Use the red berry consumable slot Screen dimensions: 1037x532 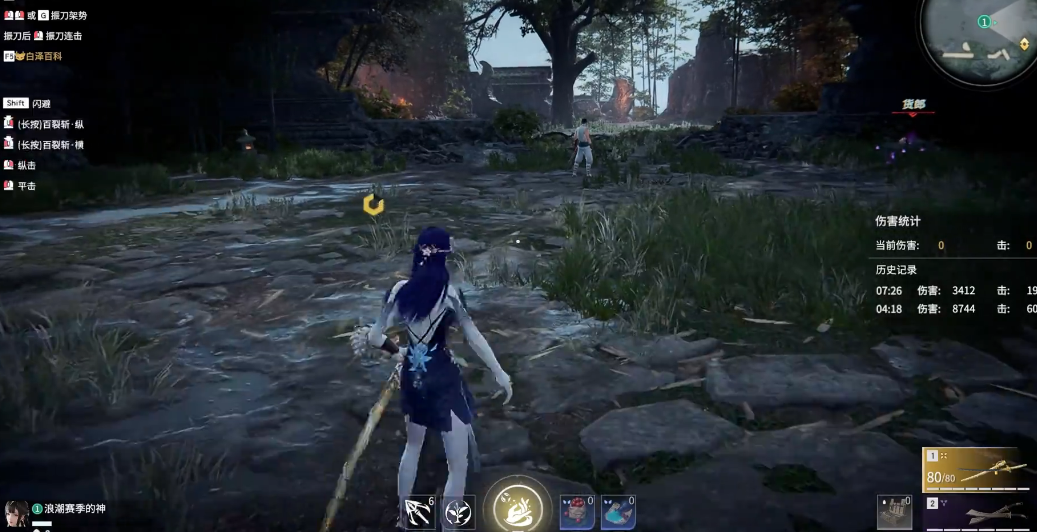pos(577,513)
